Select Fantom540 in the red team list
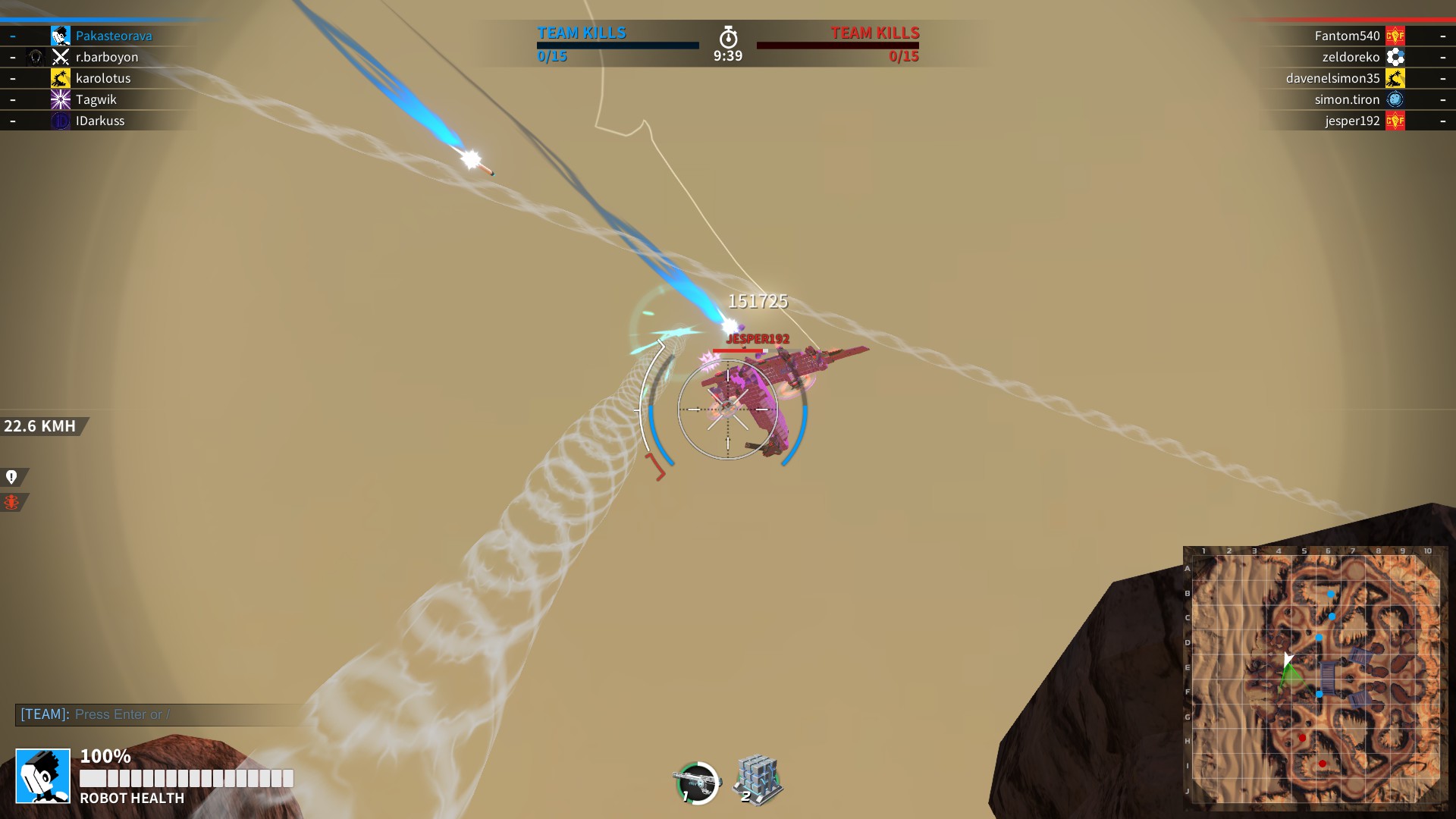This screenshot has height=819, width=1456. pos(1347,36)
